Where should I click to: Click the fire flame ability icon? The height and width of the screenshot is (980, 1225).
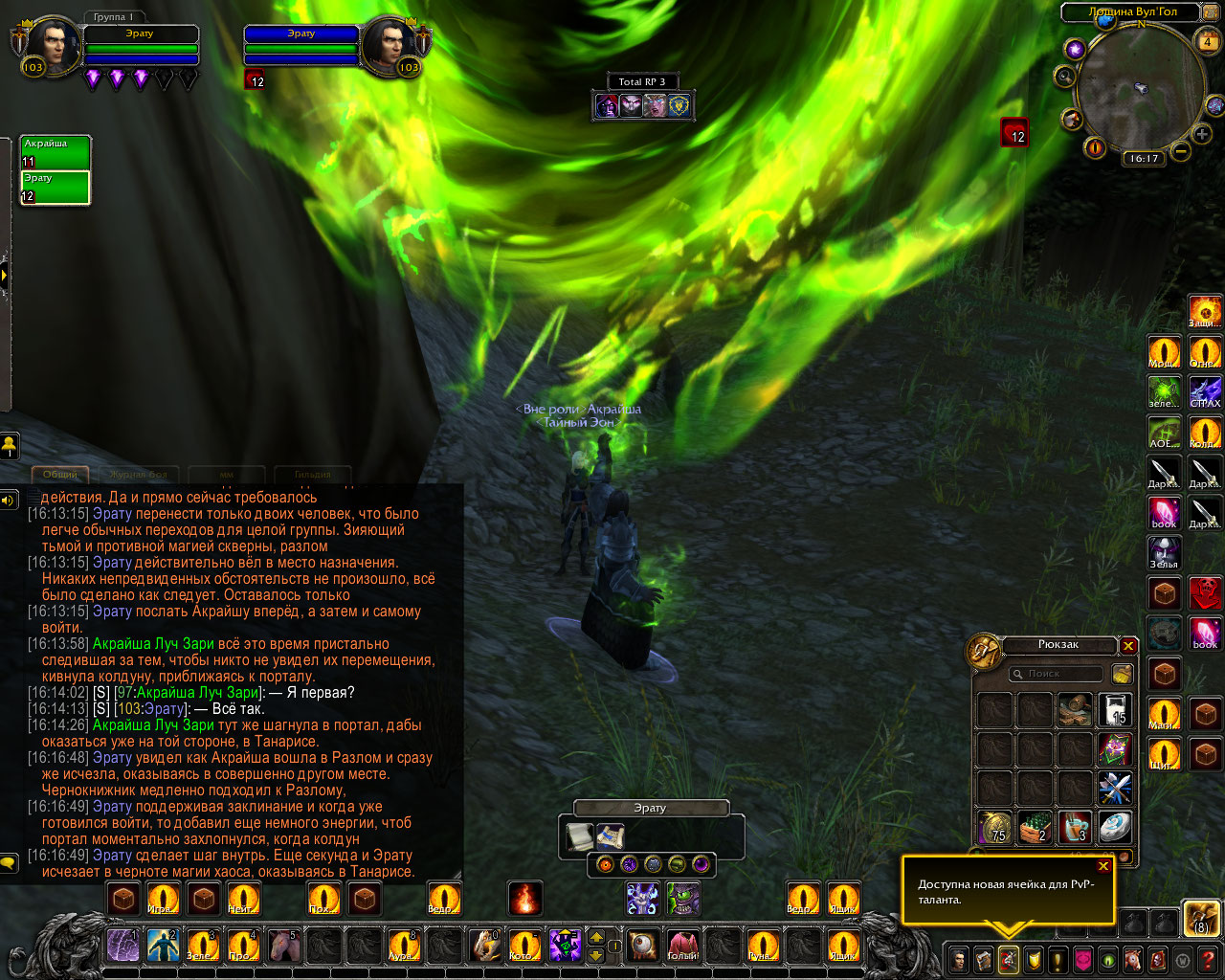tap(525, 899)
